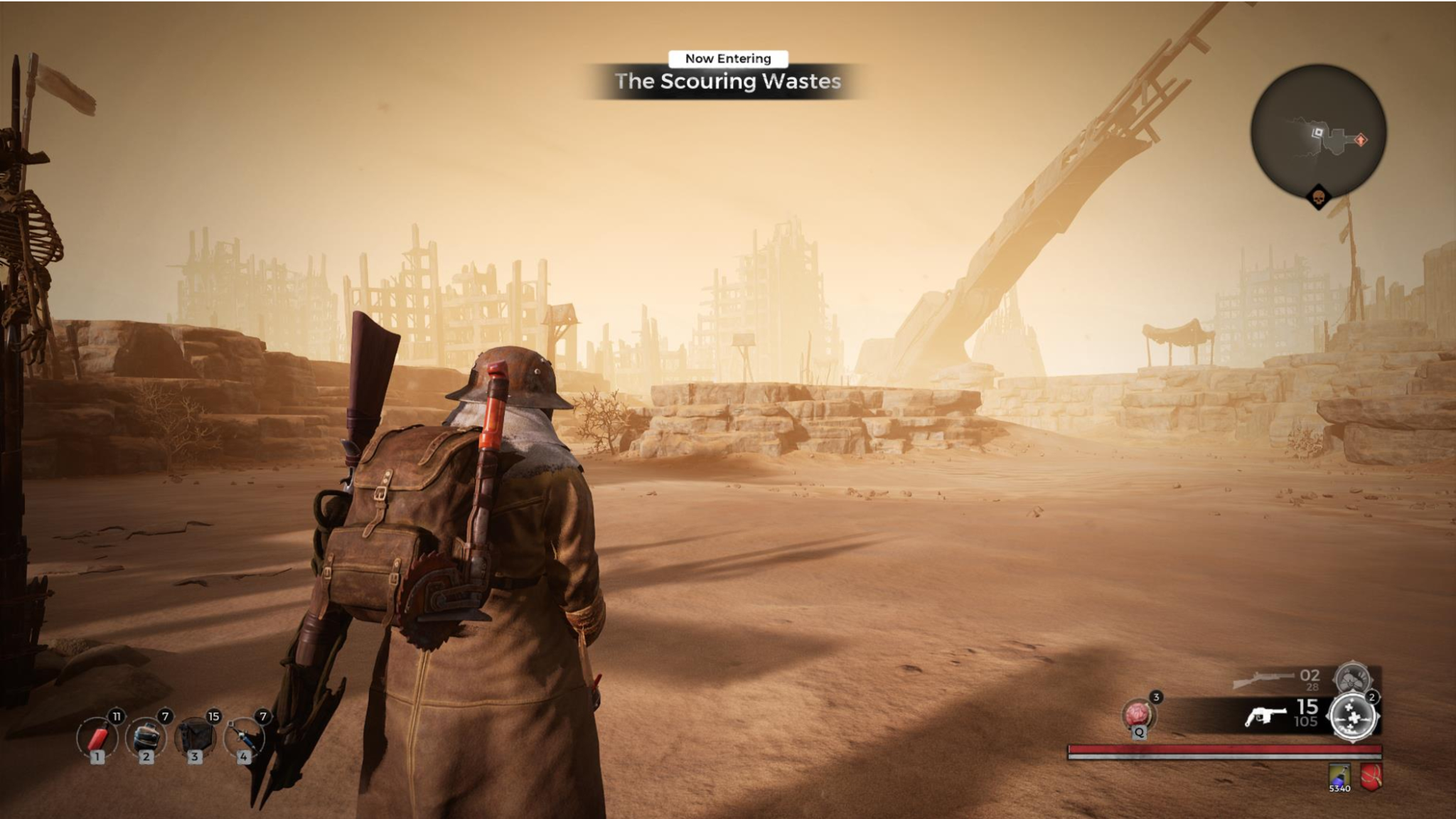Choose the dark pouch item in slot 3

(195, 737)
